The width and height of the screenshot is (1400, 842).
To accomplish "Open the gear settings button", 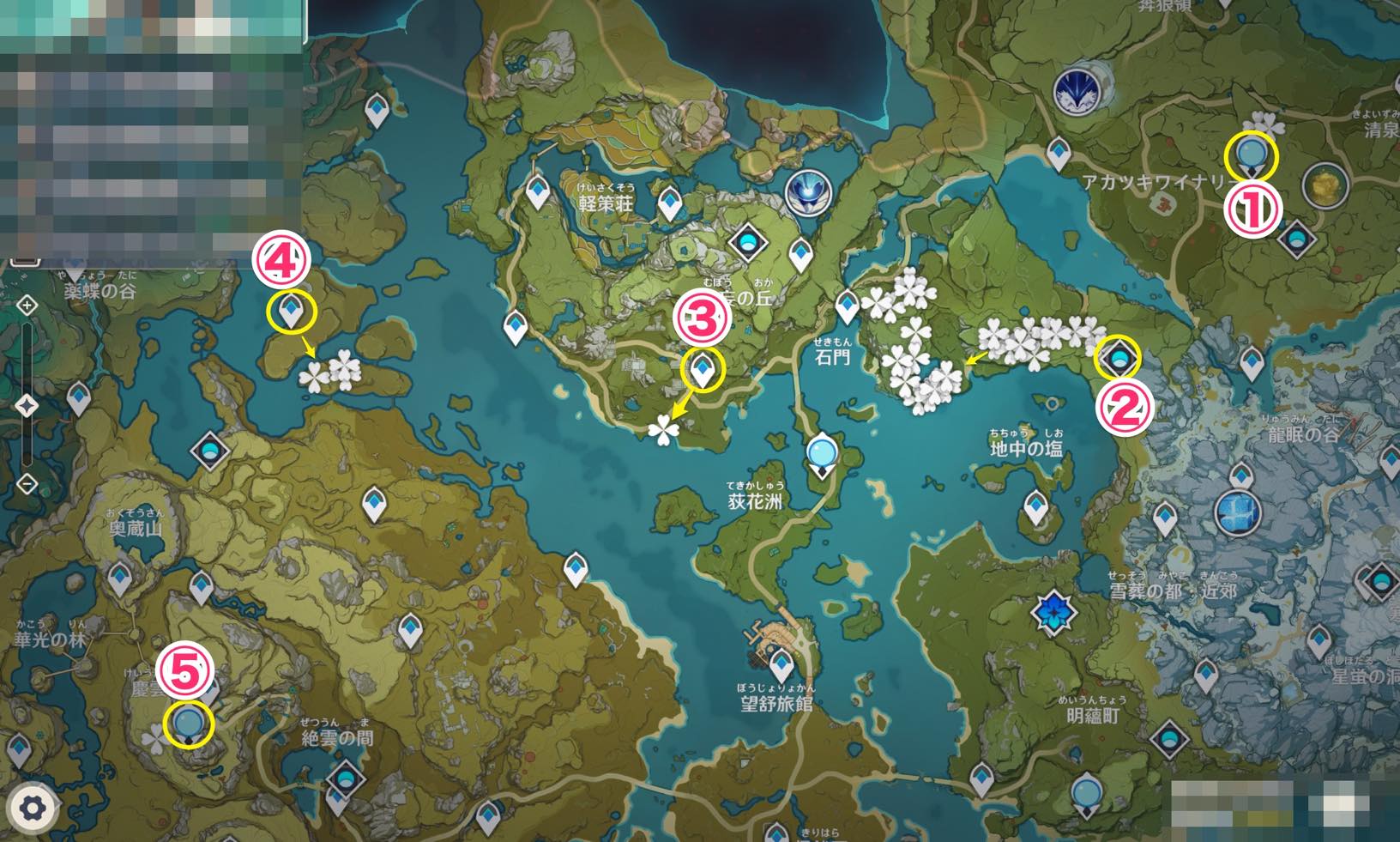I will tap(32, 808).
